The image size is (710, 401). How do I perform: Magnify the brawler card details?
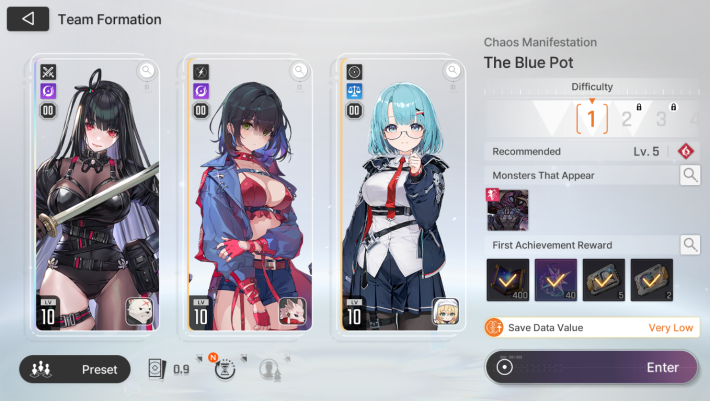[x=299, y=70]
